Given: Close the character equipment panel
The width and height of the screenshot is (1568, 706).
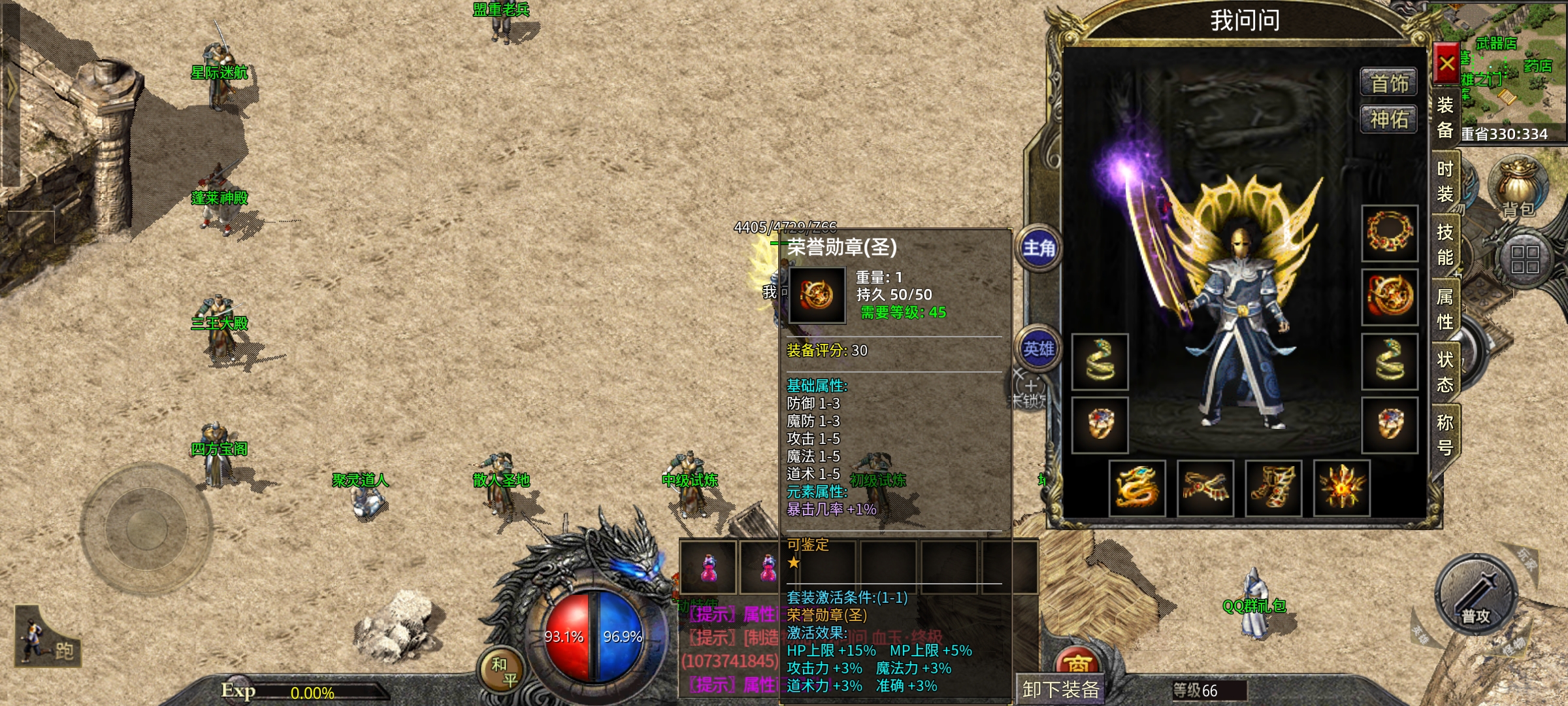Looking at the screenshot, I should tap(1446, 64).
